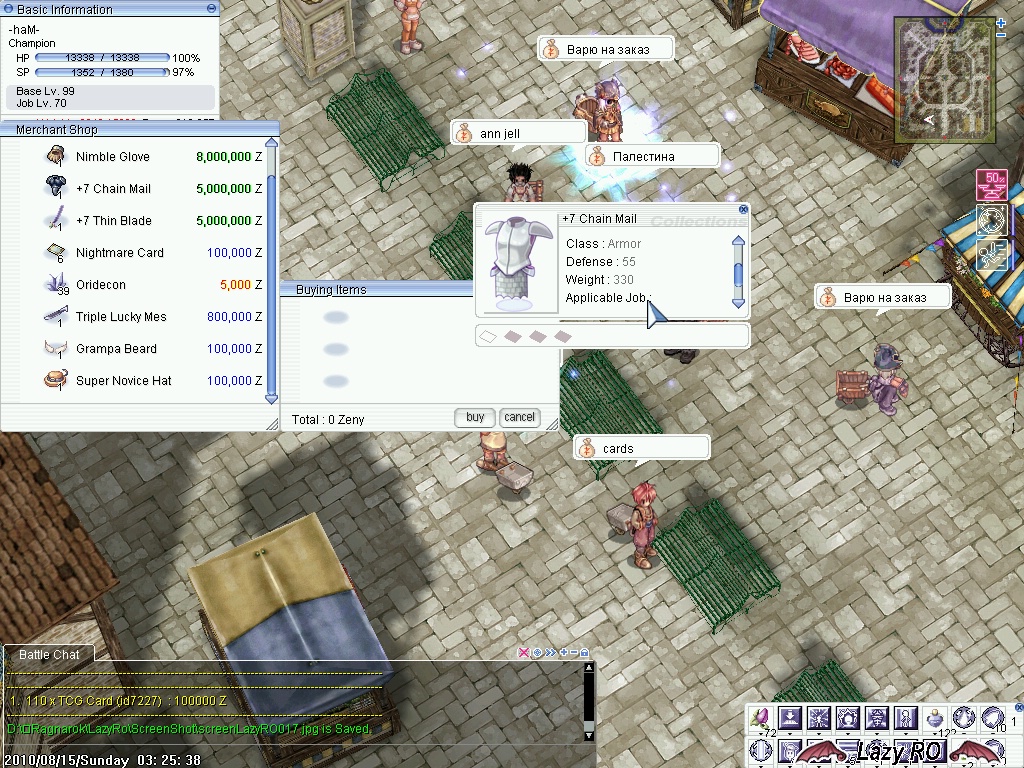Use the grape item on hotbar
This screenshot has height=768, width=1024.
coord(761,716)
